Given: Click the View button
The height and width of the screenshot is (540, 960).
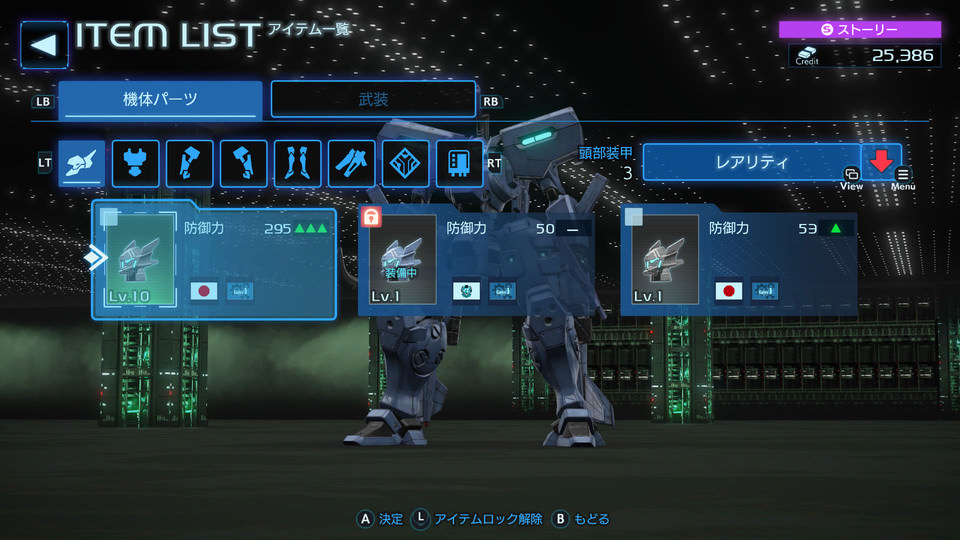Looking at the screenshot, I should [851, 178].
